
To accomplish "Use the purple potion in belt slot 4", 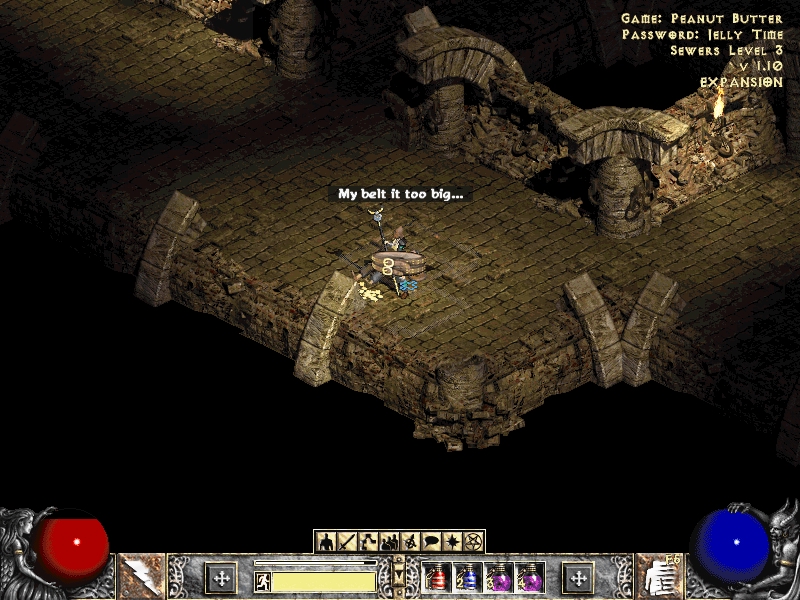I will pyautogui.click(x=530, y=578).
